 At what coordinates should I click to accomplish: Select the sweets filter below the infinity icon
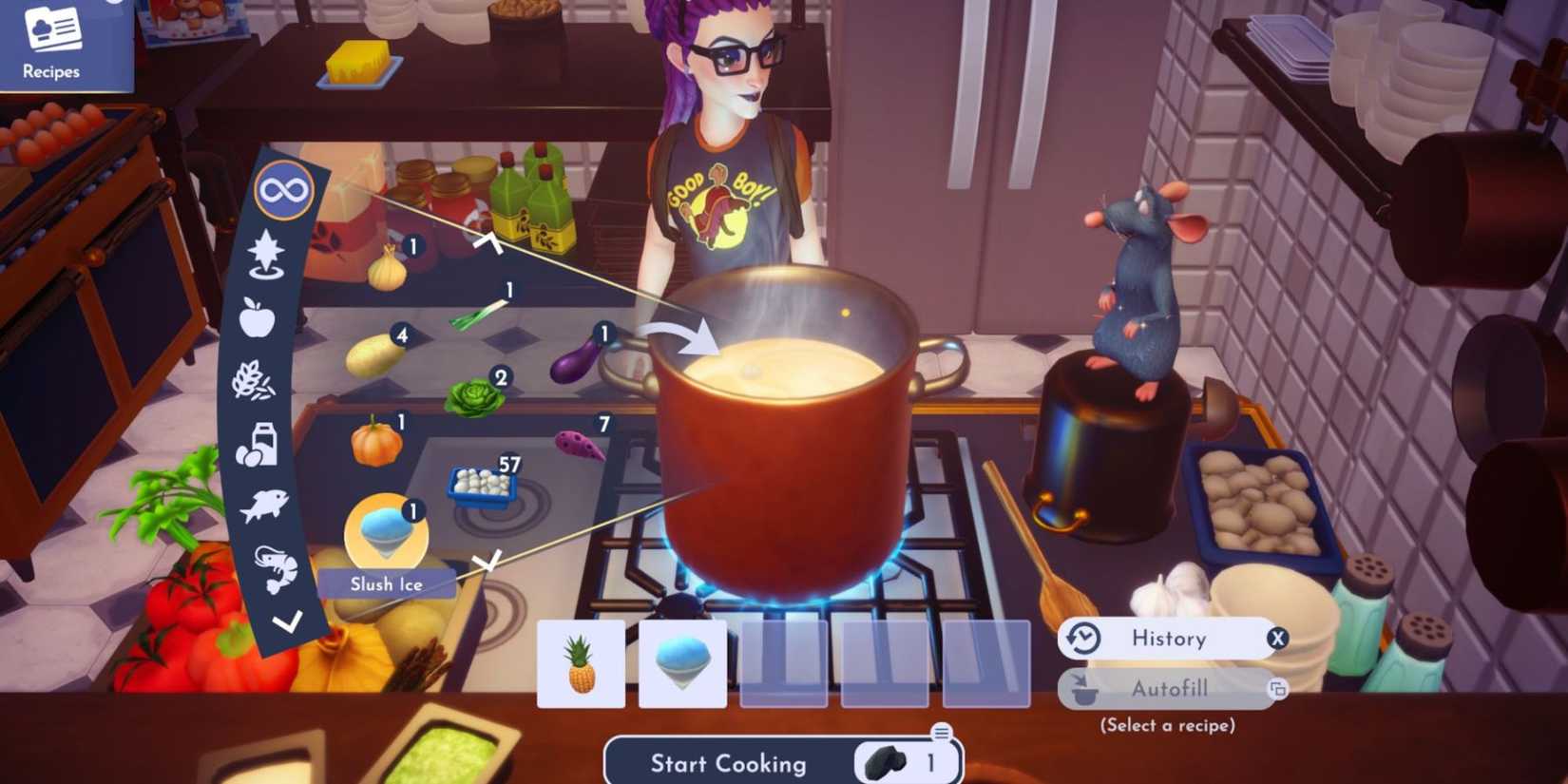[266, 249]
